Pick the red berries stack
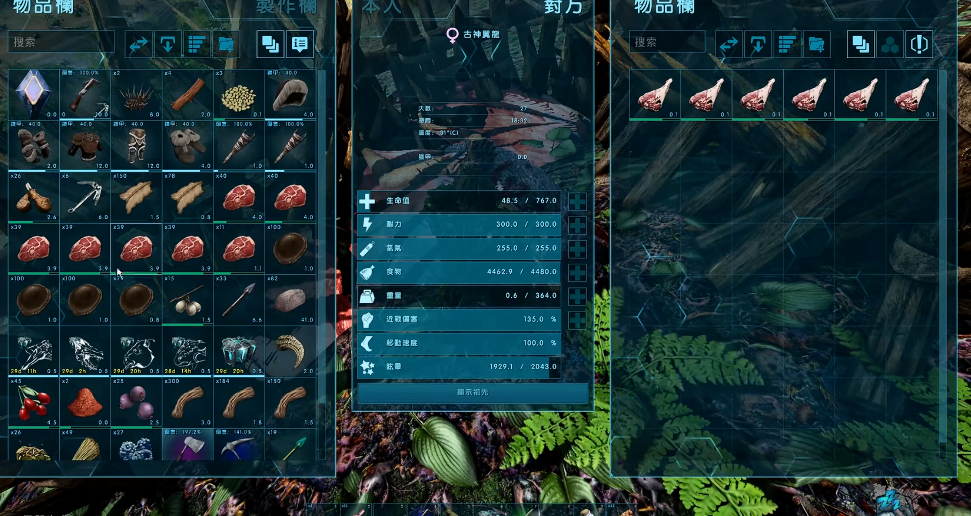This screenshot has width=971, height=516. pos(34,402)
